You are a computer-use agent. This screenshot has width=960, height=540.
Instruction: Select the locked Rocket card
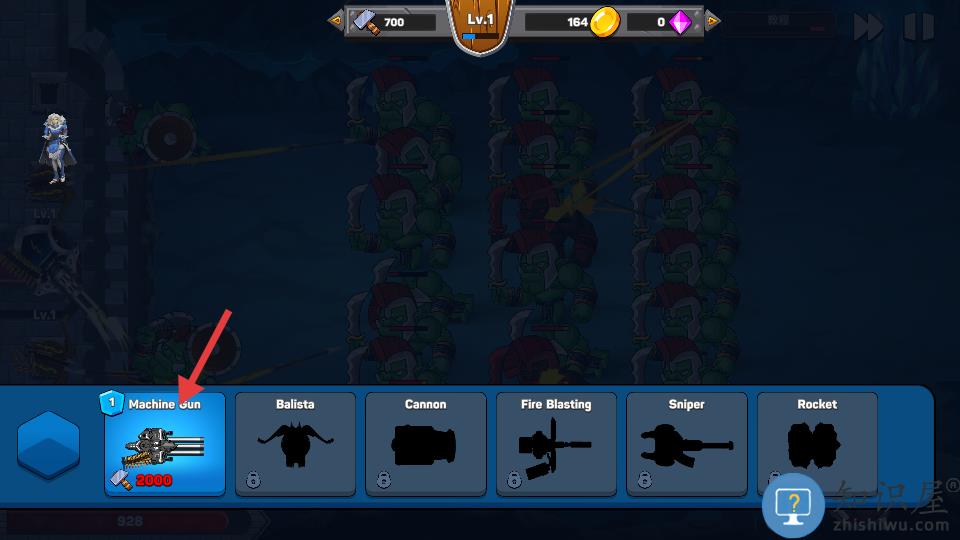tap(817, 443)
